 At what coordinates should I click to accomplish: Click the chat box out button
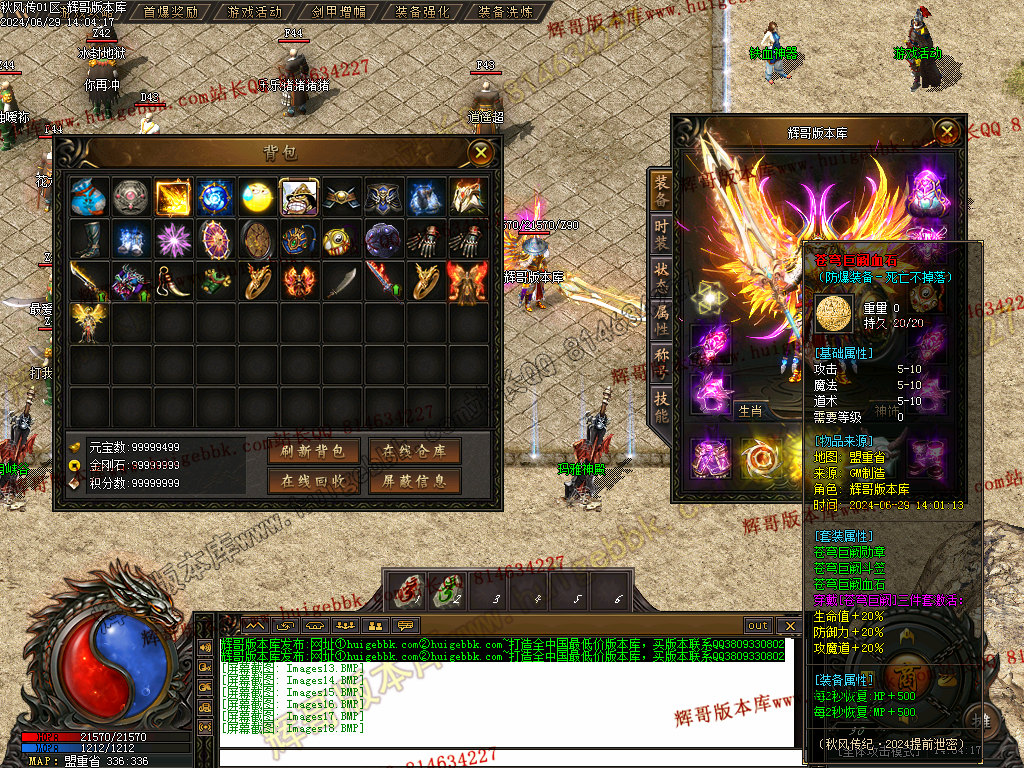point(758,626)
